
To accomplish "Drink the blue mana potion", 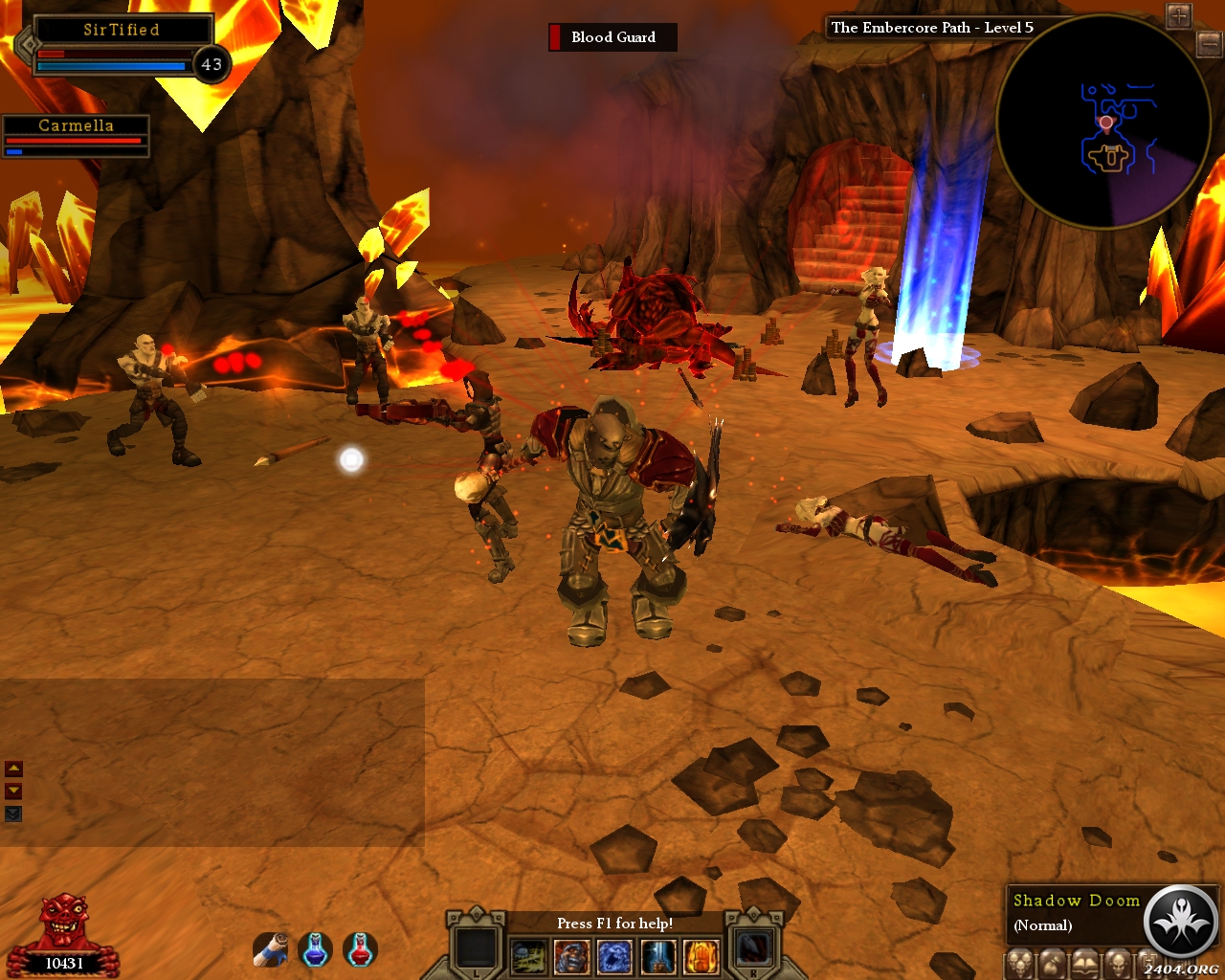I will coord(315,949).
